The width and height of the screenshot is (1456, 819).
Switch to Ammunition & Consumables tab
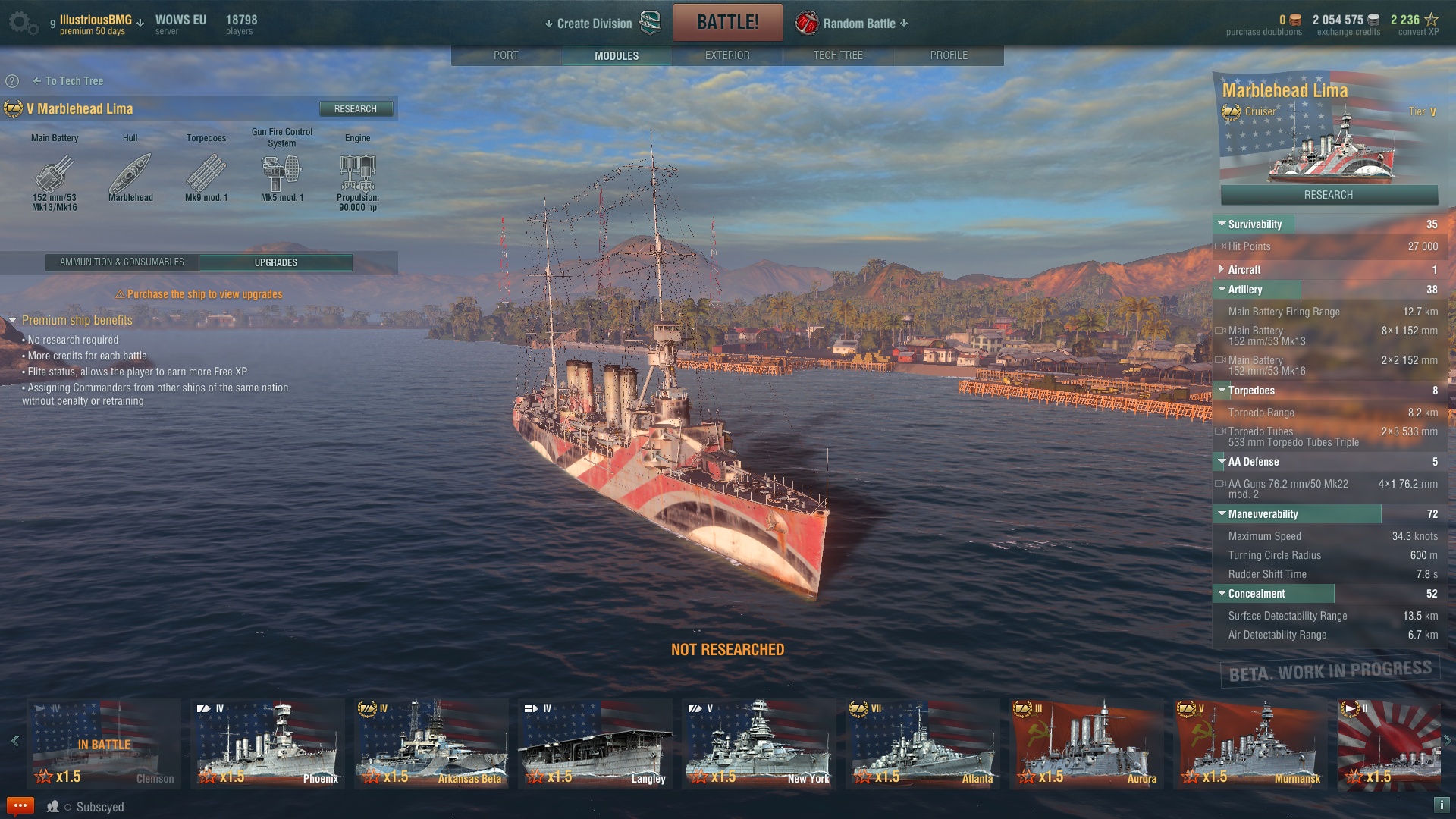(x=122, y=262)
